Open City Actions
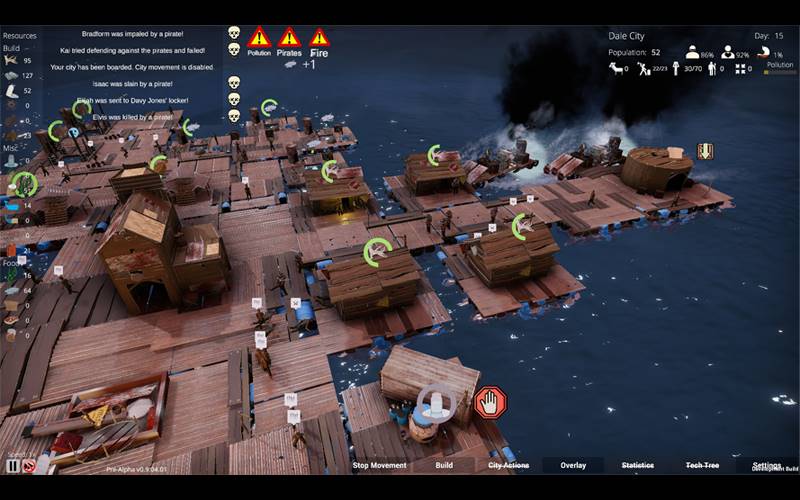This screenshot has height=500, width=800. 509,465
